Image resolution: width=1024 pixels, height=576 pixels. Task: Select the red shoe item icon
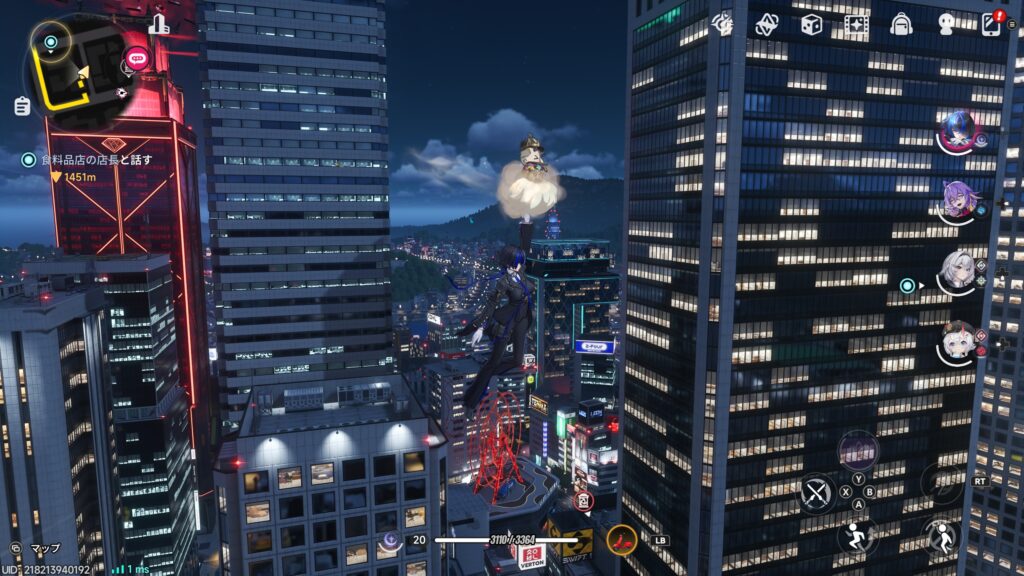coord(621,540)
